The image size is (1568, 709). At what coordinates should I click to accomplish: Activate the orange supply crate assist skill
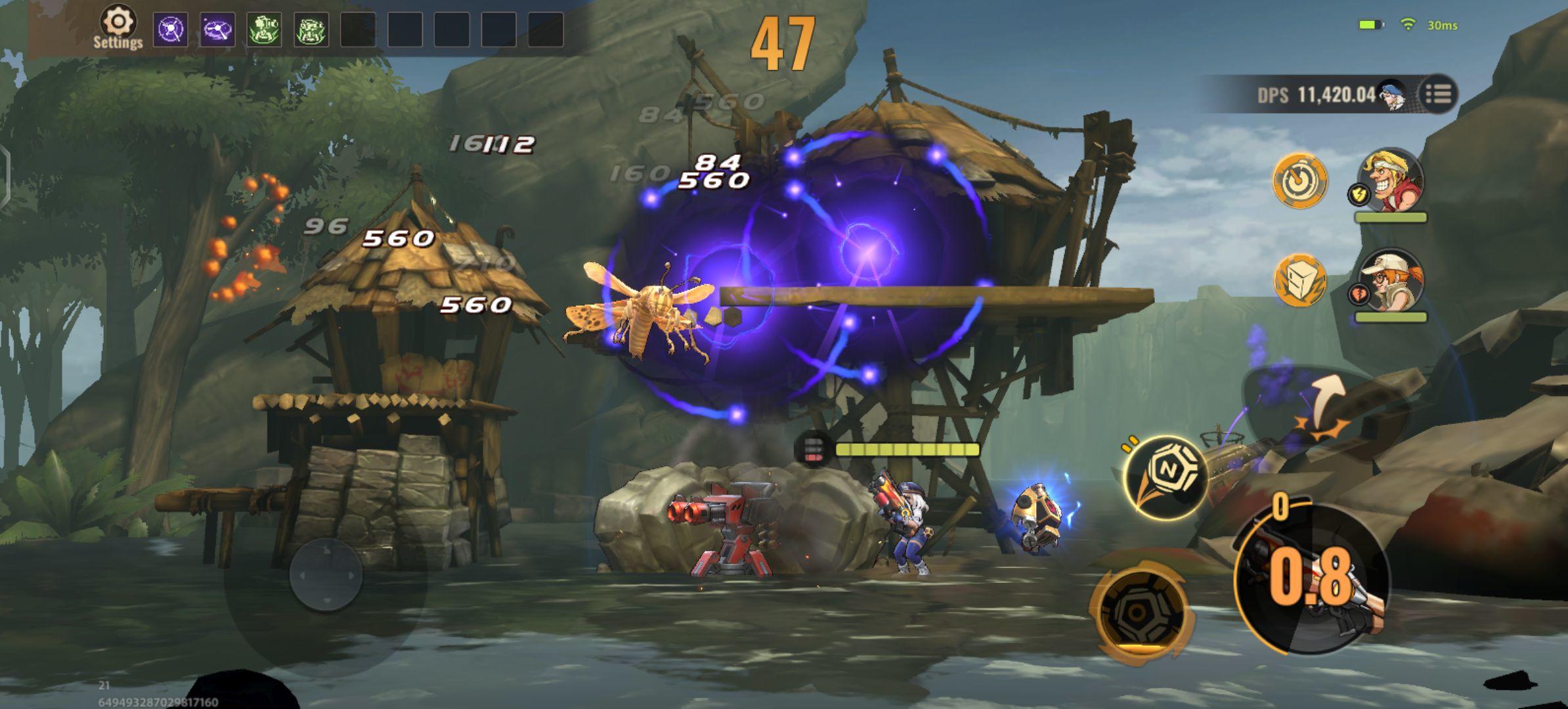1299,281
